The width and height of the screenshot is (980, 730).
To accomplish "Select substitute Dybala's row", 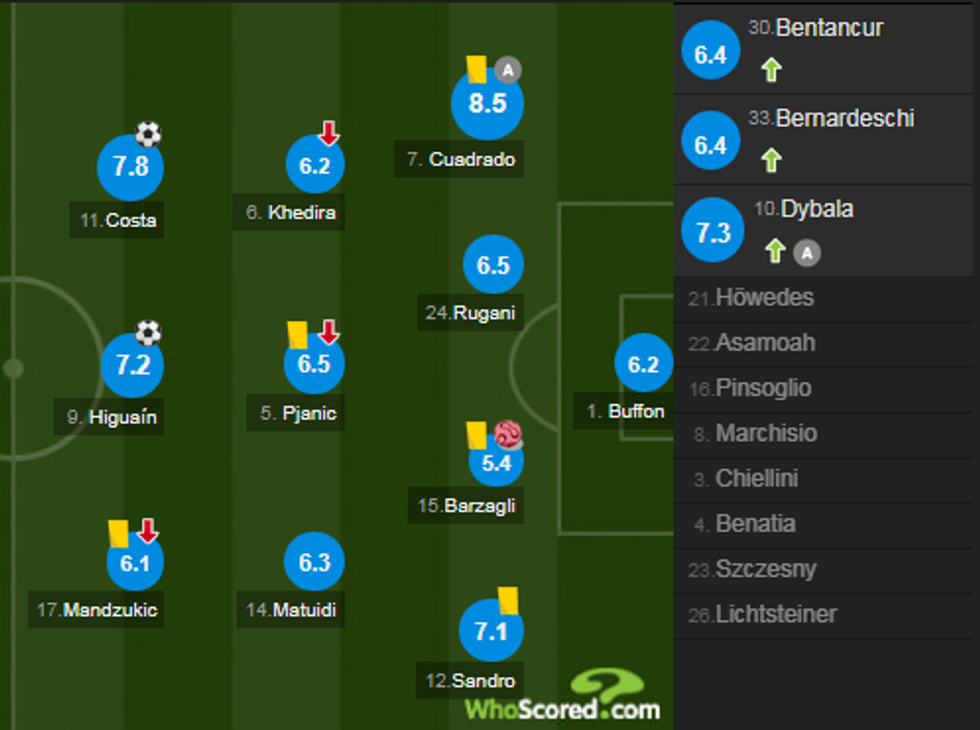I will [828, 230].
